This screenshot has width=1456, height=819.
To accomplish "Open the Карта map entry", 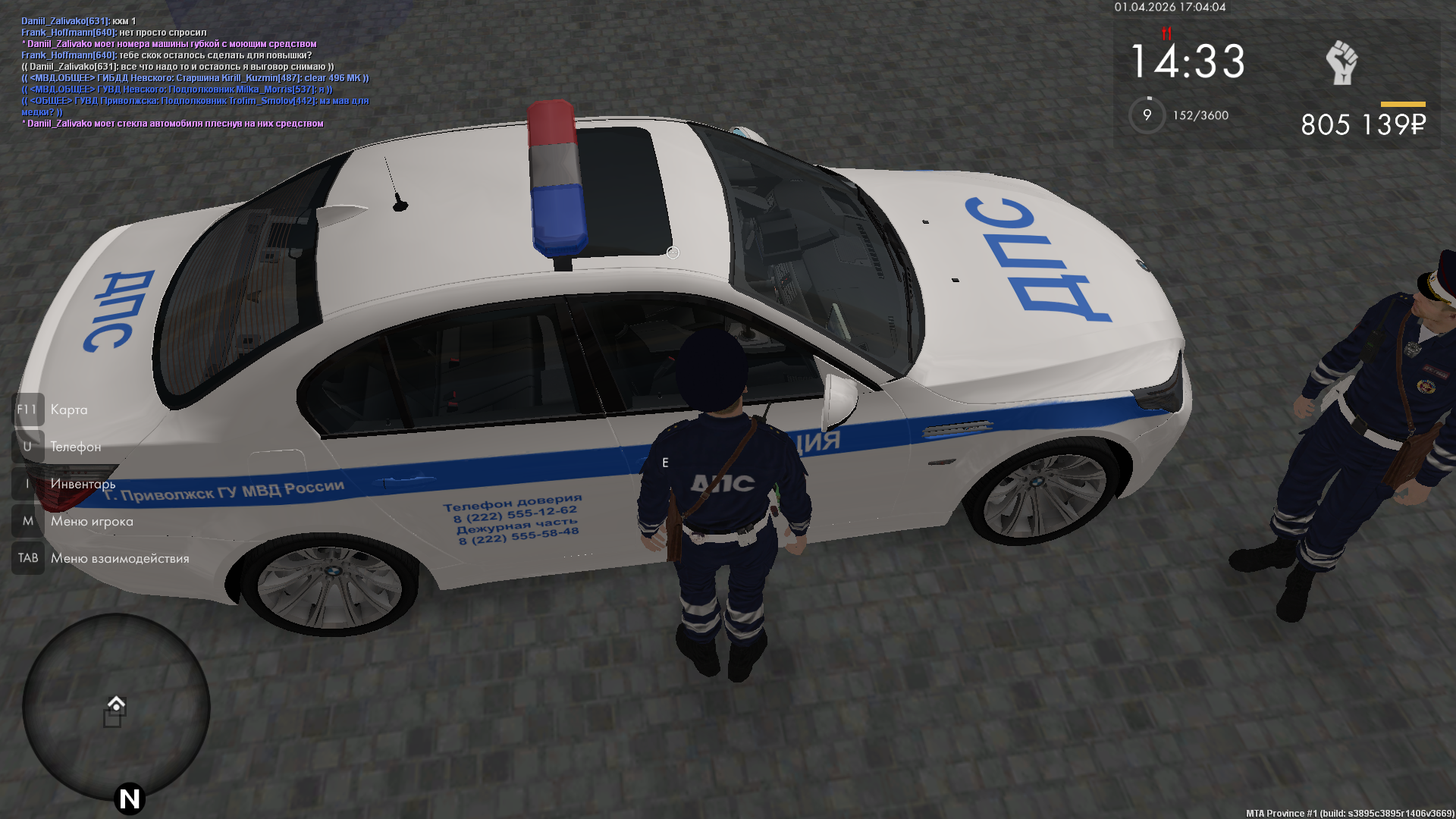I will [x=68, y=409].
